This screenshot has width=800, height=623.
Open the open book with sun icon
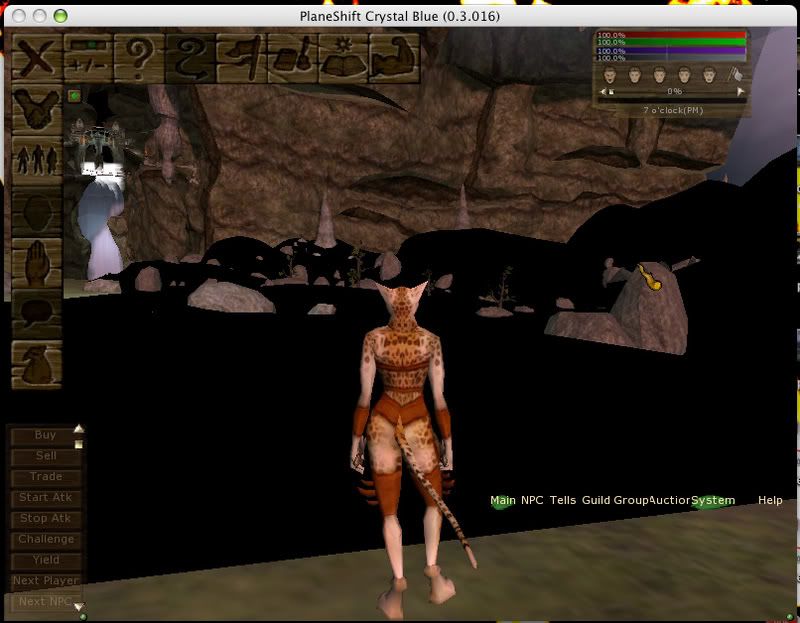[341, 56]
